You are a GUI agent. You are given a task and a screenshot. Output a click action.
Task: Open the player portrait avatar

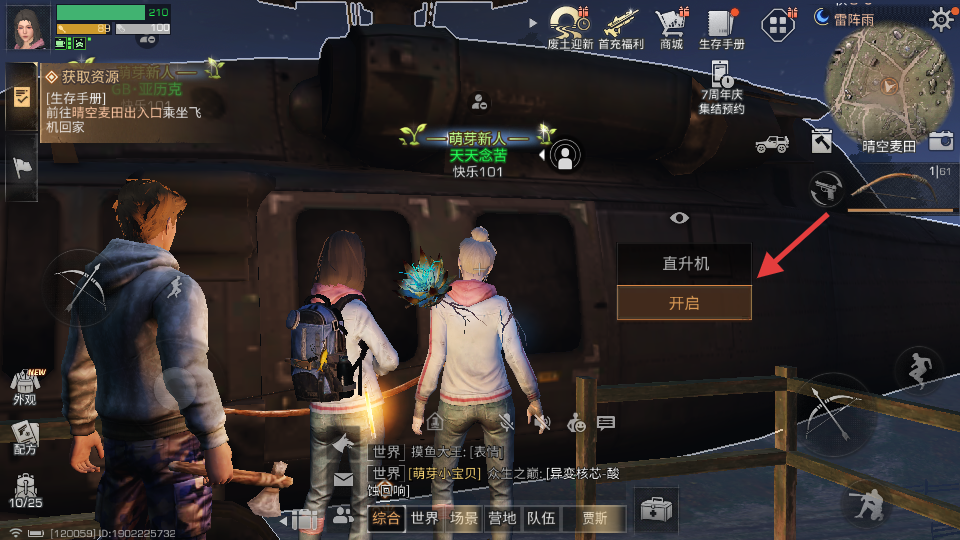(x=28, y=26)
